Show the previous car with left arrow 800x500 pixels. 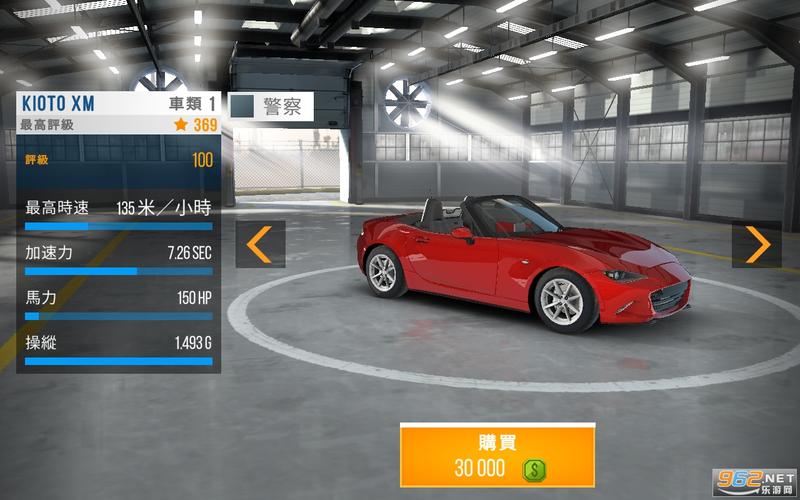point(260,244)
